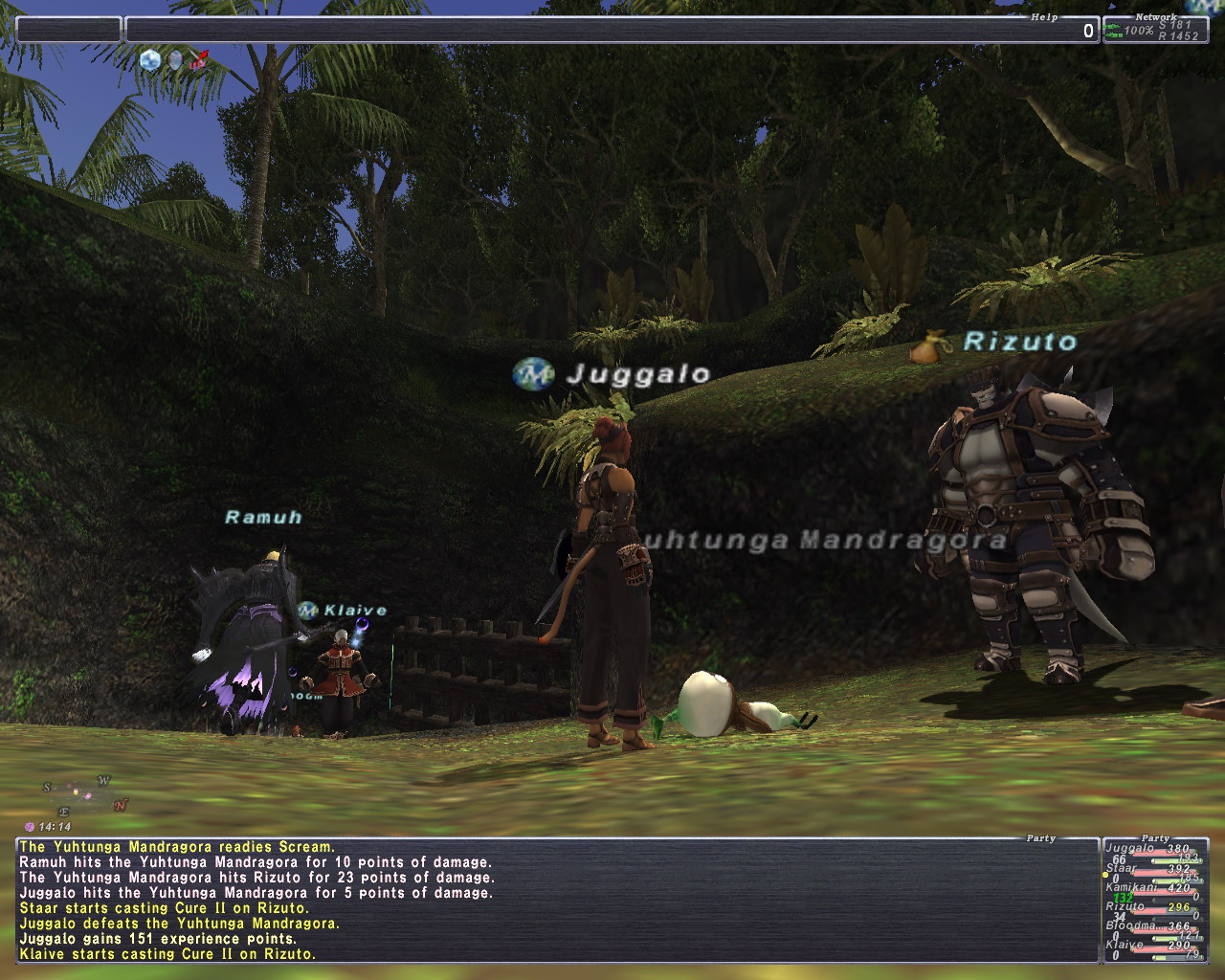The width and height of the screenshot is (1225, 980).
Task: Select Juggalo in the party list
Action: (x=1153, y=850)
